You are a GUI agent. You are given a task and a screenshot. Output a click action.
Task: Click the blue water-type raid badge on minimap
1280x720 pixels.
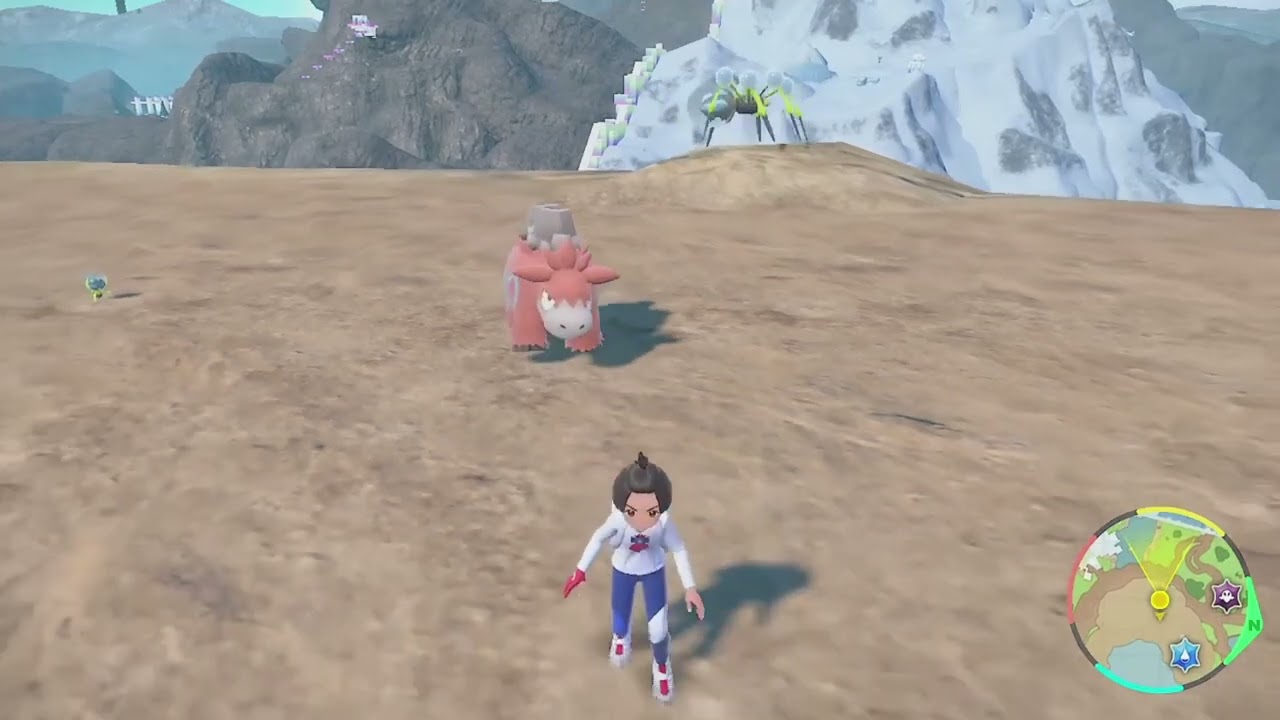pos(1185,654)
